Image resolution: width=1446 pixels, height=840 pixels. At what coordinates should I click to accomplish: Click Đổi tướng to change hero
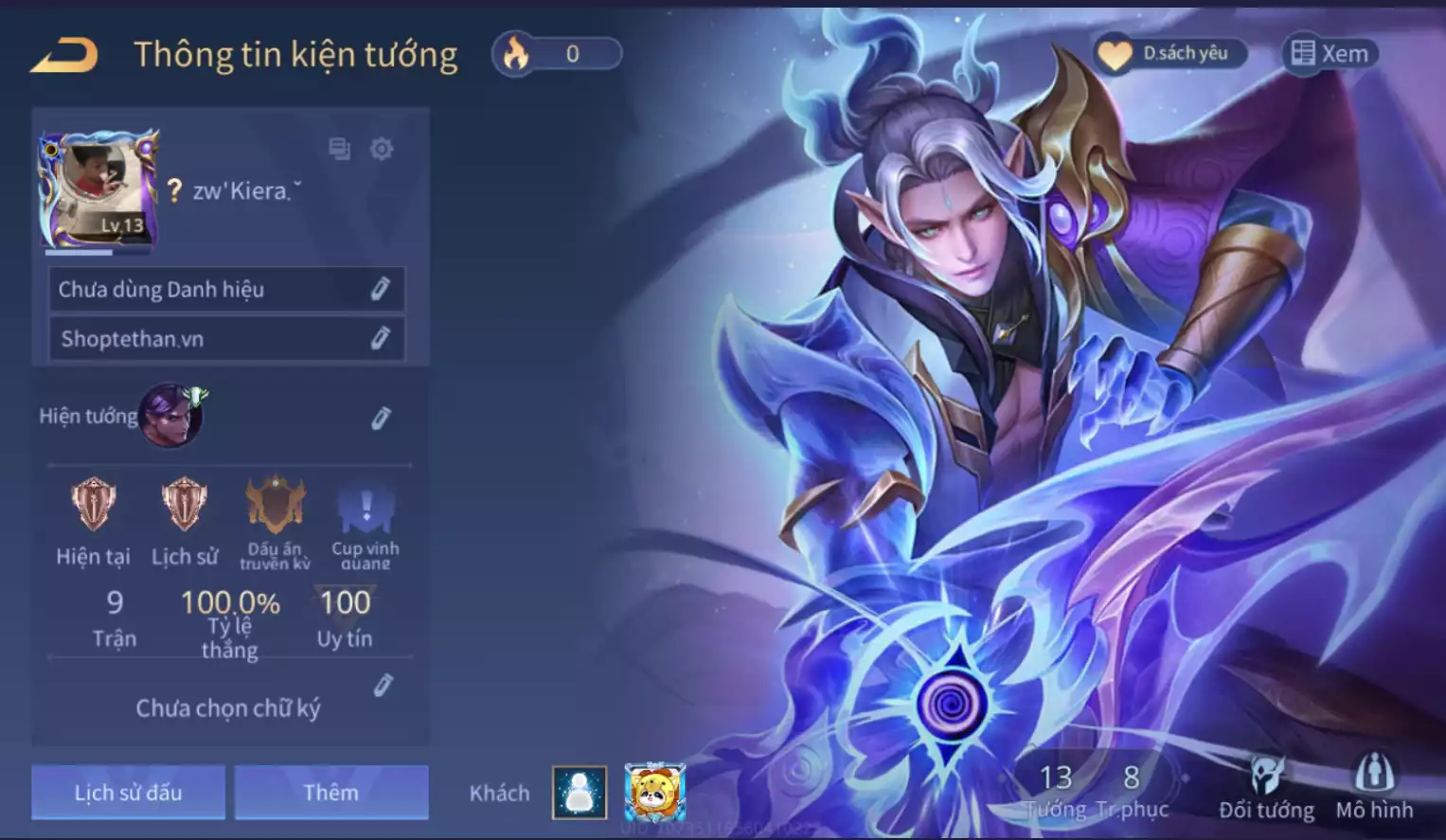1266,789
